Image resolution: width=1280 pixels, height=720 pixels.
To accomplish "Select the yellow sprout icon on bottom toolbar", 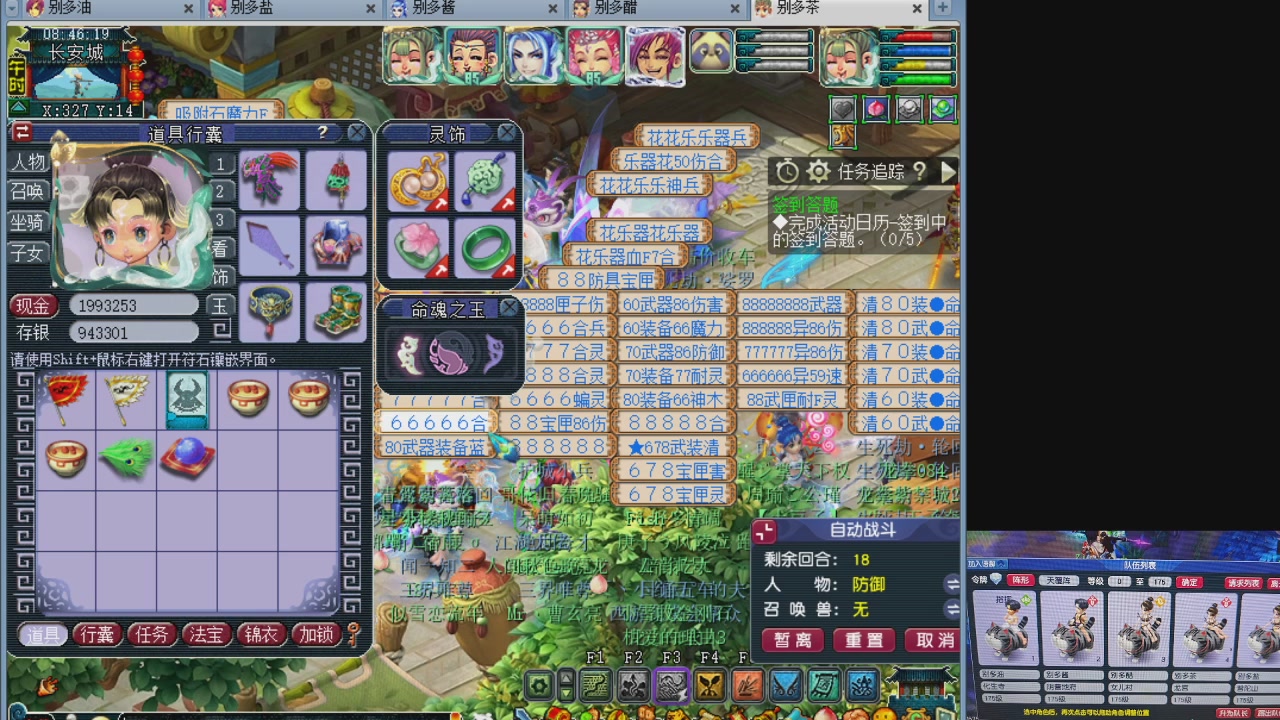I will pos(707,684).
